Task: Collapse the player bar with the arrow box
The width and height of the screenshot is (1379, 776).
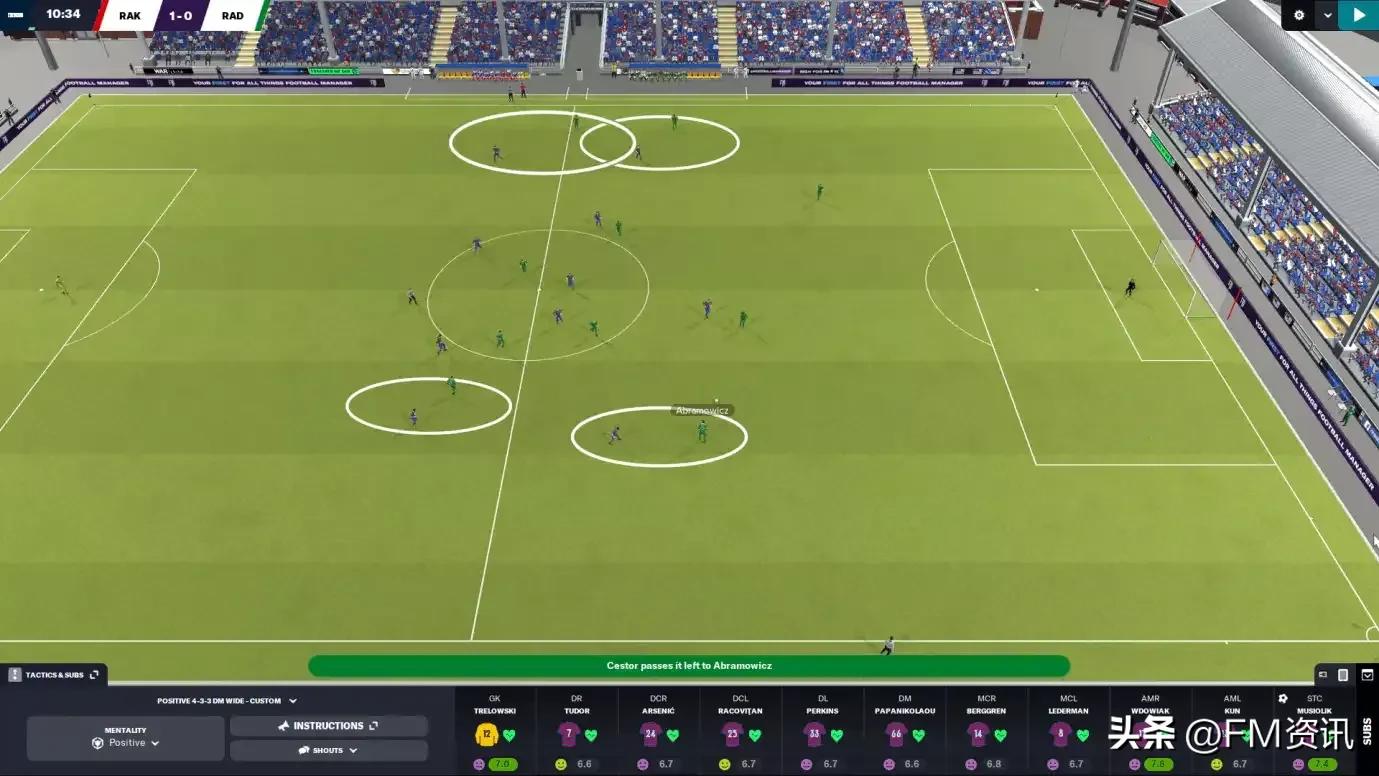Action: click(1367, 675)
